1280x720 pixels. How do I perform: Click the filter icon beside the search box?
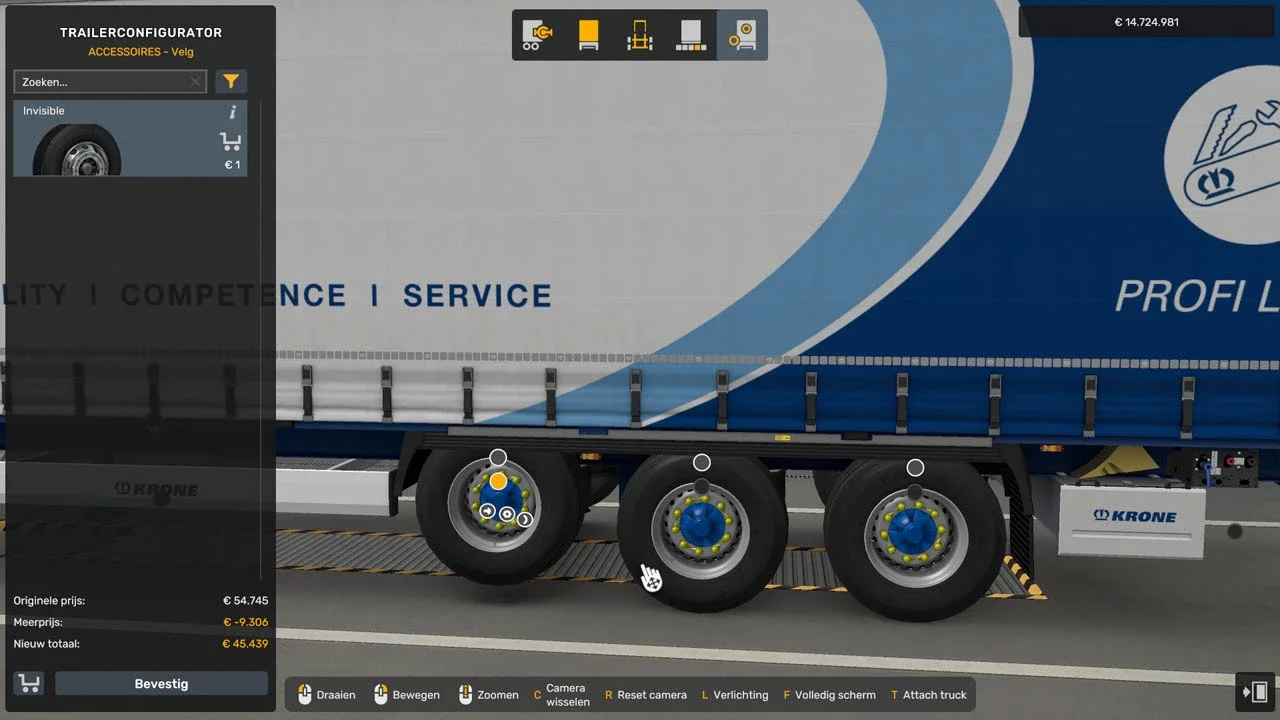coord(231,81)
